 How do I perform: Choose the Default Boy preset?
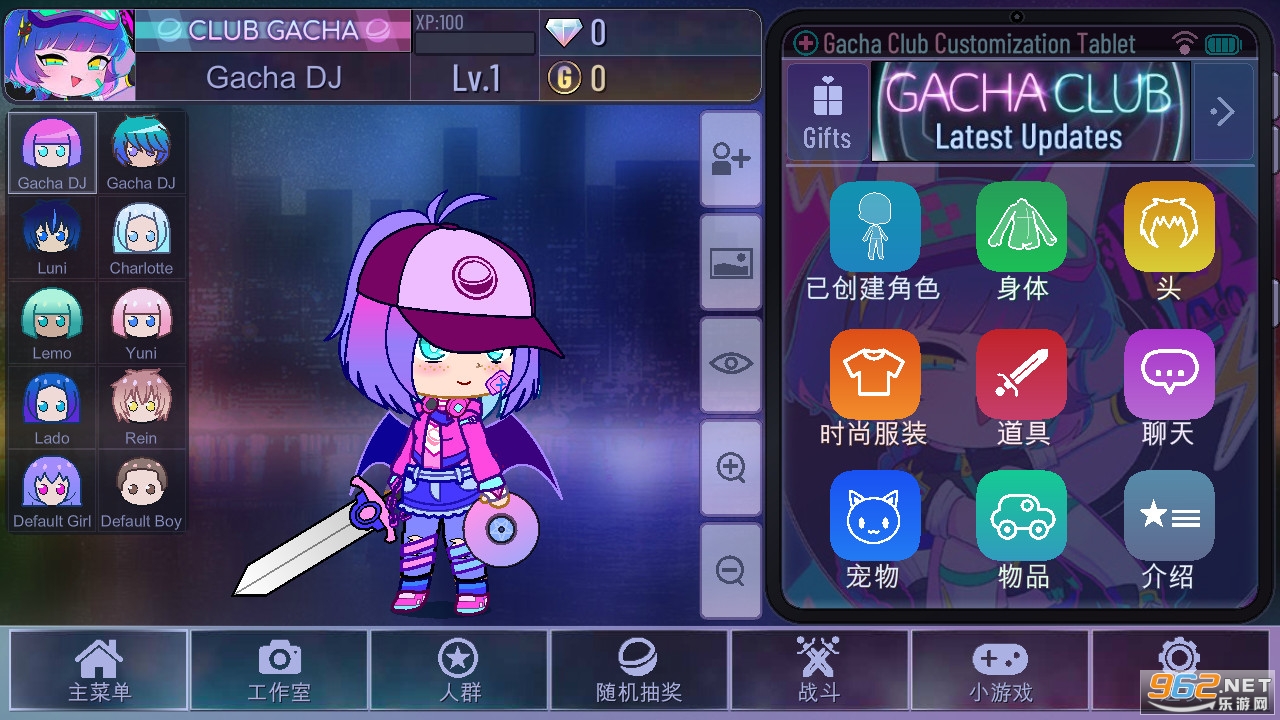pyautogui.click(x=141, y=491)
